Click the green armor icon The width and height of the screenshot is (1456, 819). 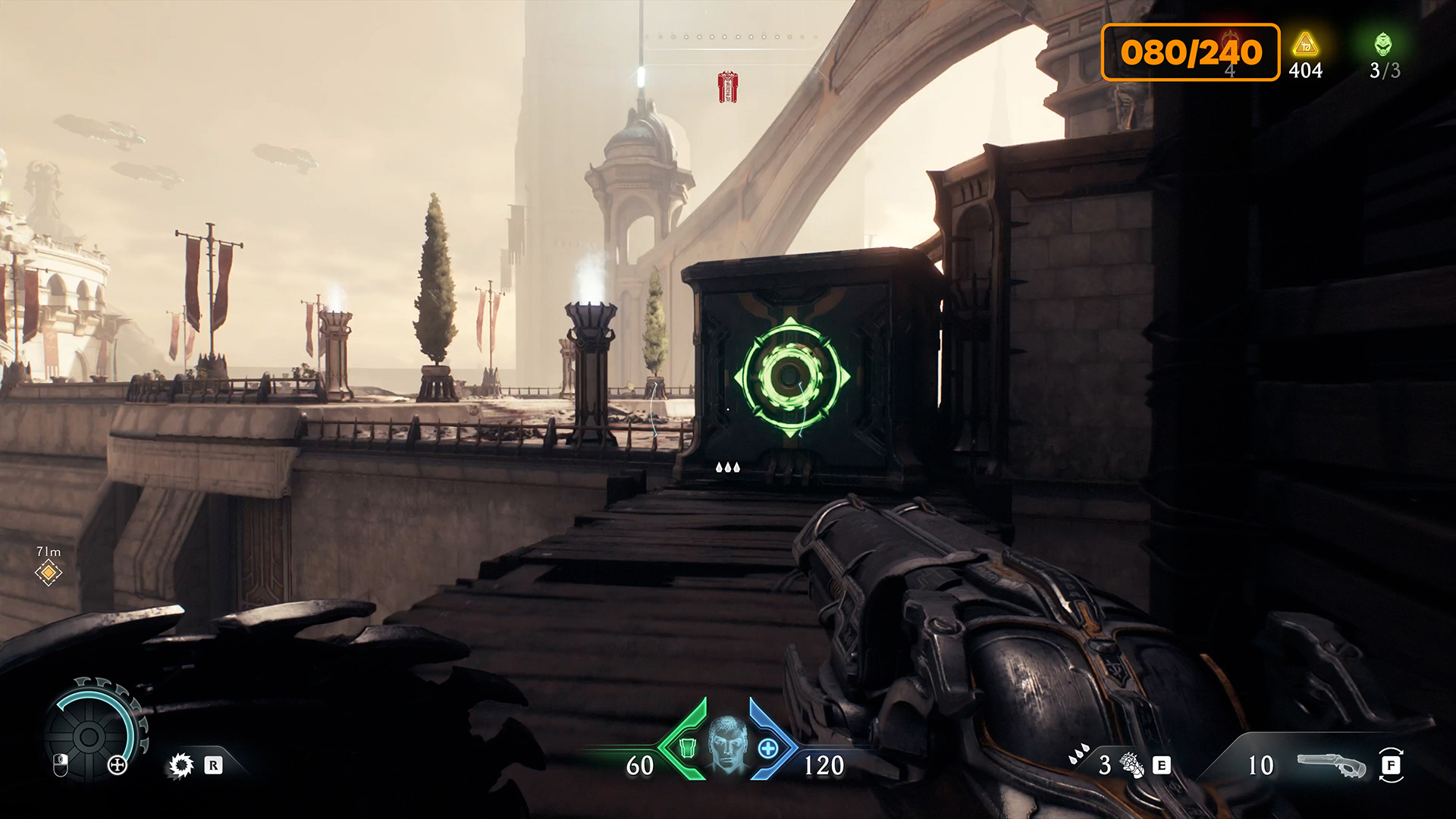pos(687,748)
